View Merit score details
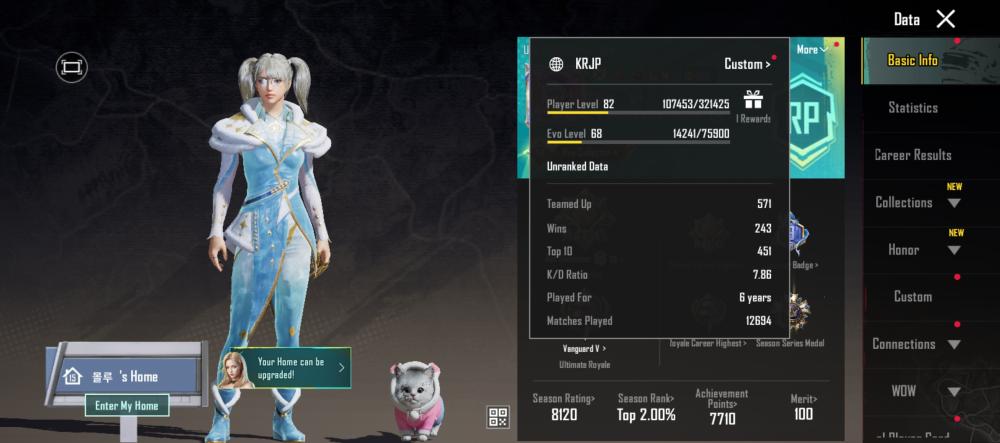The width and height of the screenshot is (1000, 443). coord(803,407)
